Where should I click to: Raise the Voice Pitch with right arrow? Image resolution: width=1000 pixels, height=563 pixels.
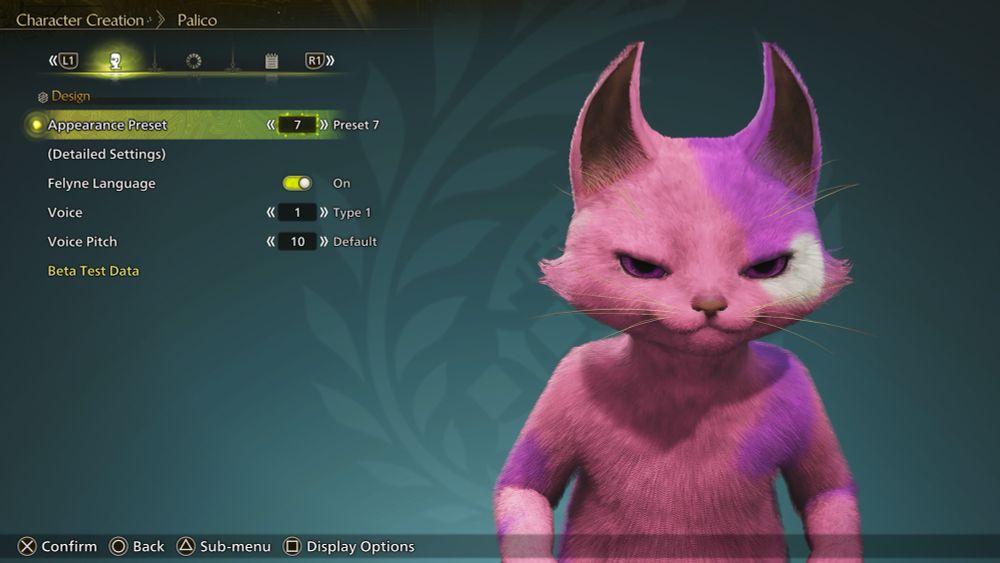click(324, 241)
